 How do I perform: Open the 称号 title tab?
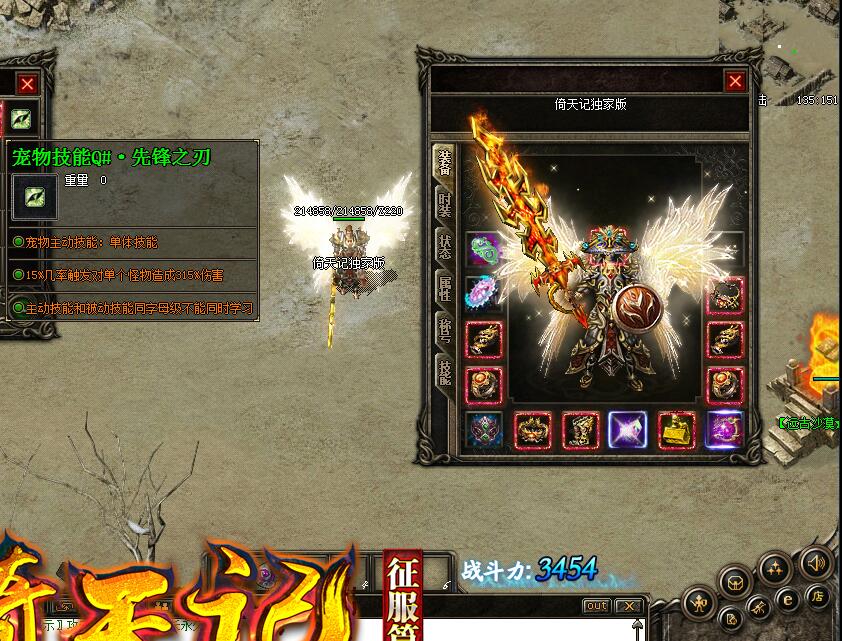(x=444, y=330)
